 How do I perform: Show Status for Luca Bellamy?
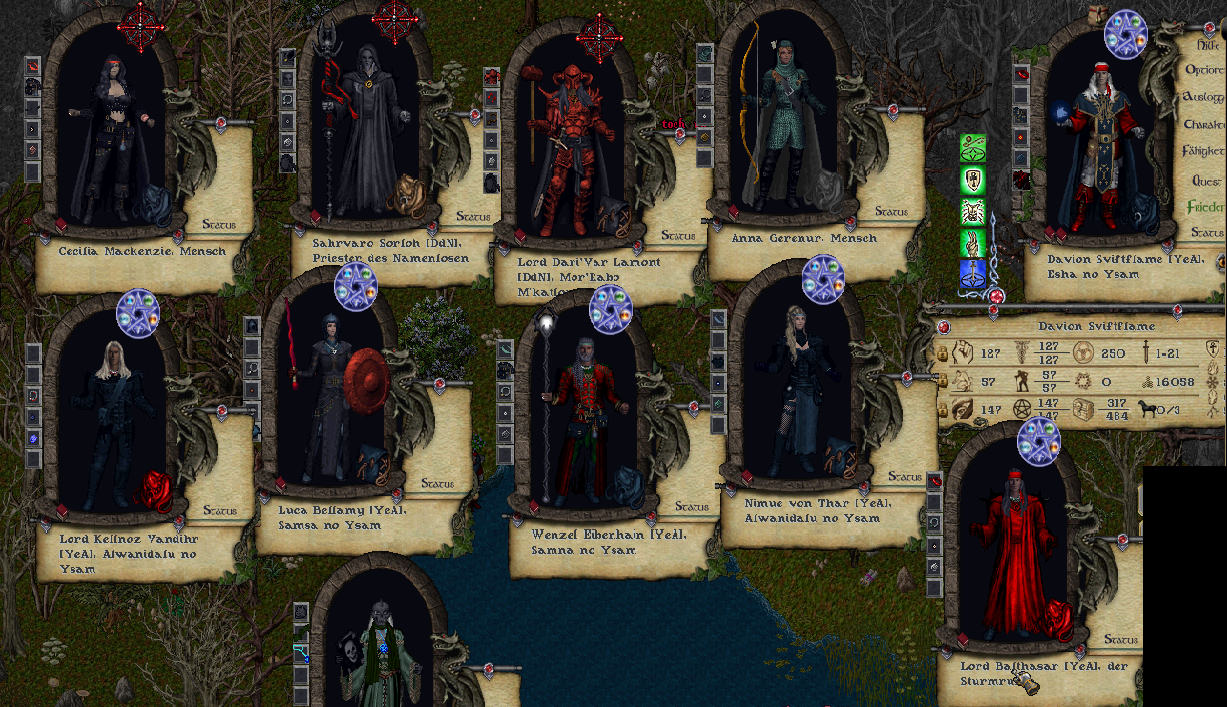(x=437, y=484)
